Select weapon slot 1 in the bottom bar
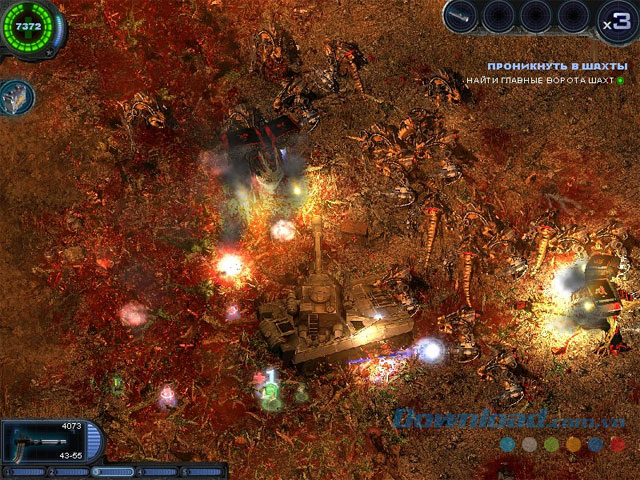This screenshot has height=480, width=640. [22, 470]
